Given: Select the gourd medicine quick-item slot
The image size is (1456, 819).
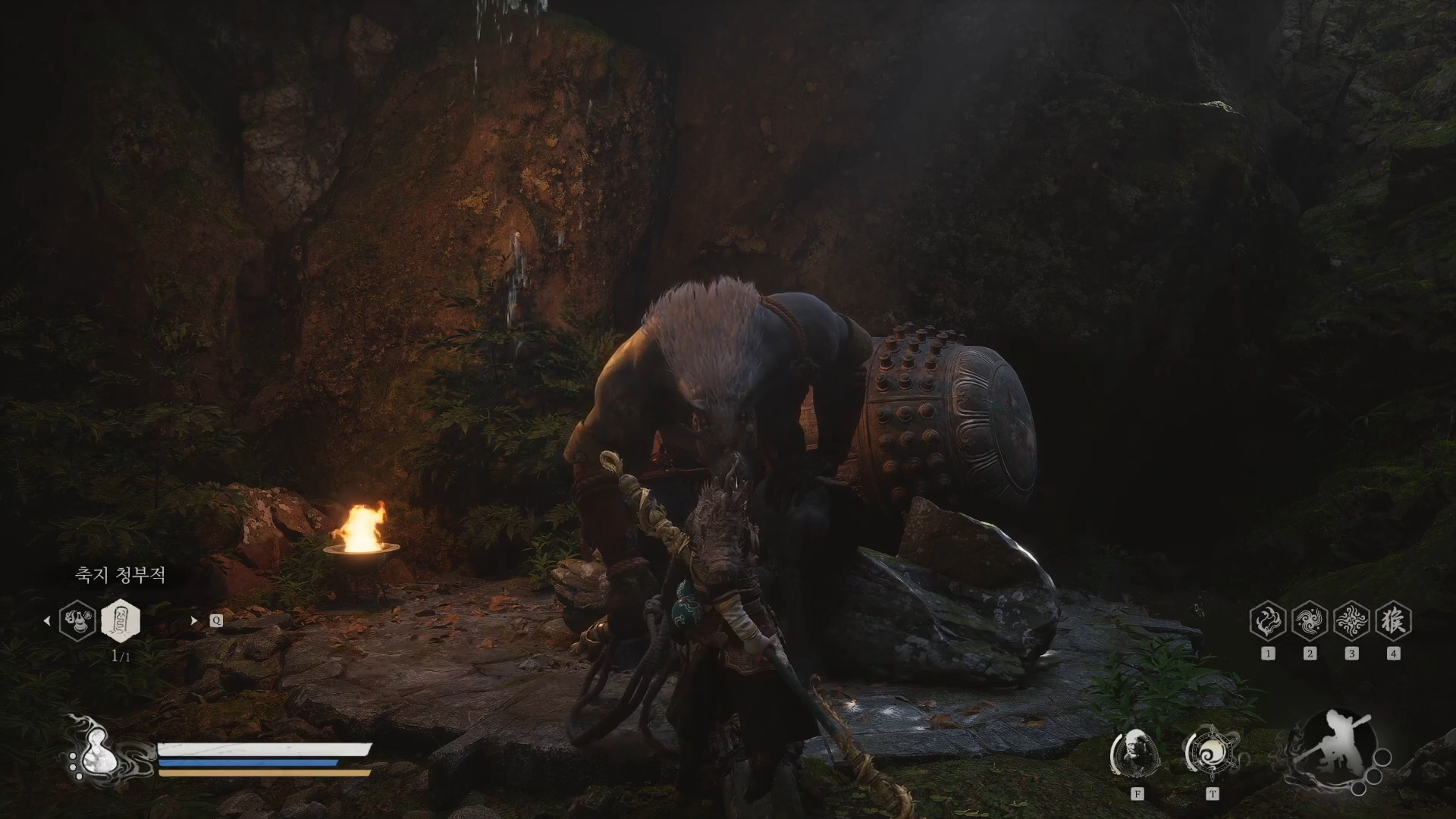Looking at the screenshot, I should (77, 620).
